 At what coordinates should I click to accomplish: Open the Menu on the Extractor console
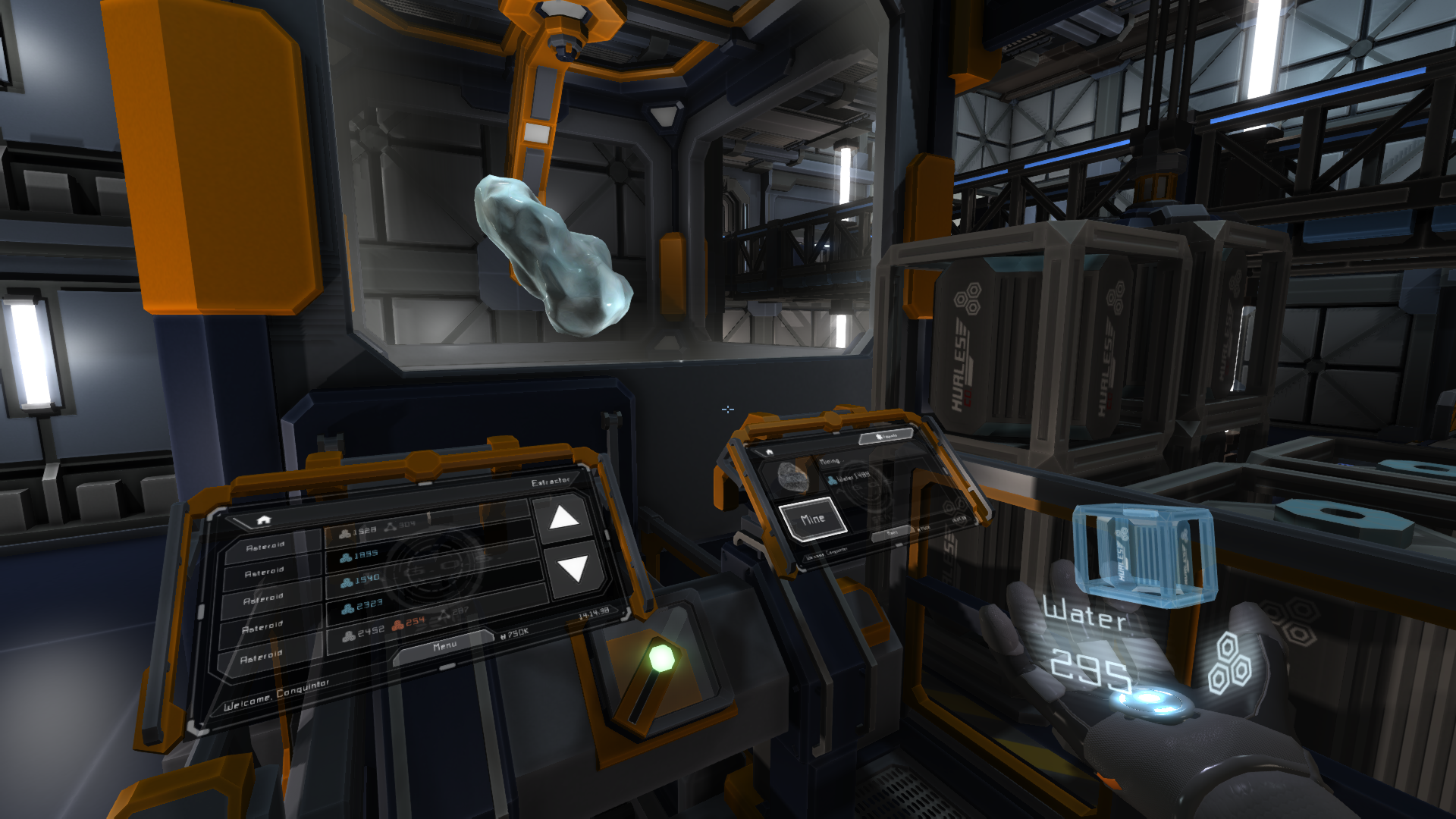point(444,645)
